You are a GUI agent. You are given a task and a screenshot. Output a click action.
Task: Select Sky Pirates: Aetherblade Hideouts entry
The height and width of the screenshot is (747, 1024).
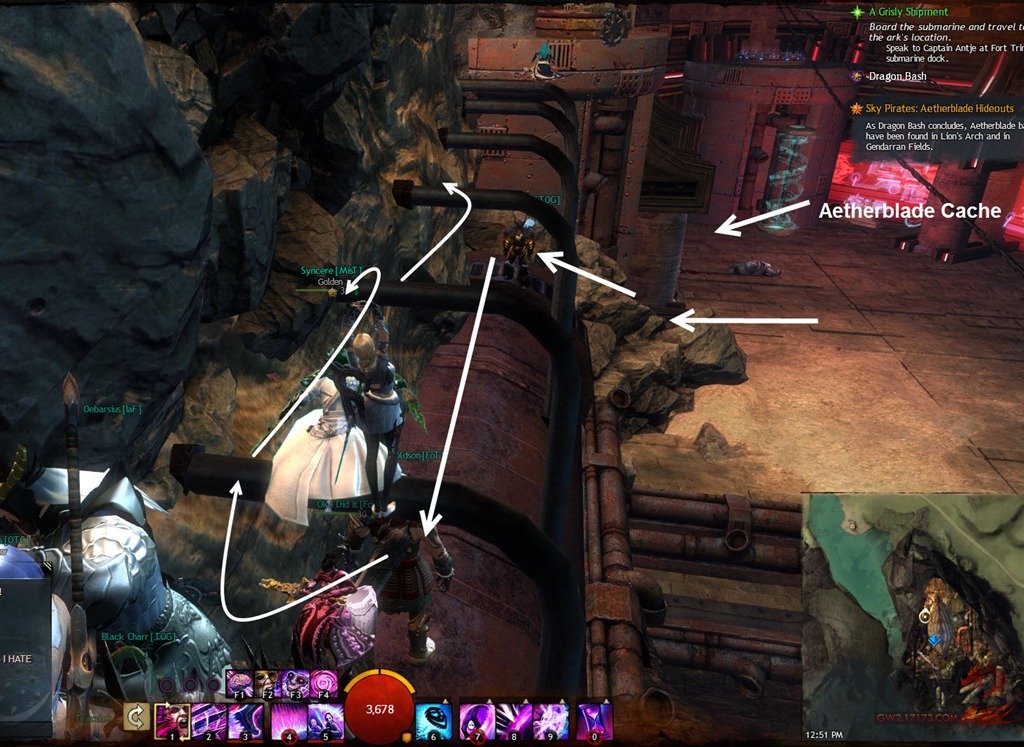pos(940,108)
